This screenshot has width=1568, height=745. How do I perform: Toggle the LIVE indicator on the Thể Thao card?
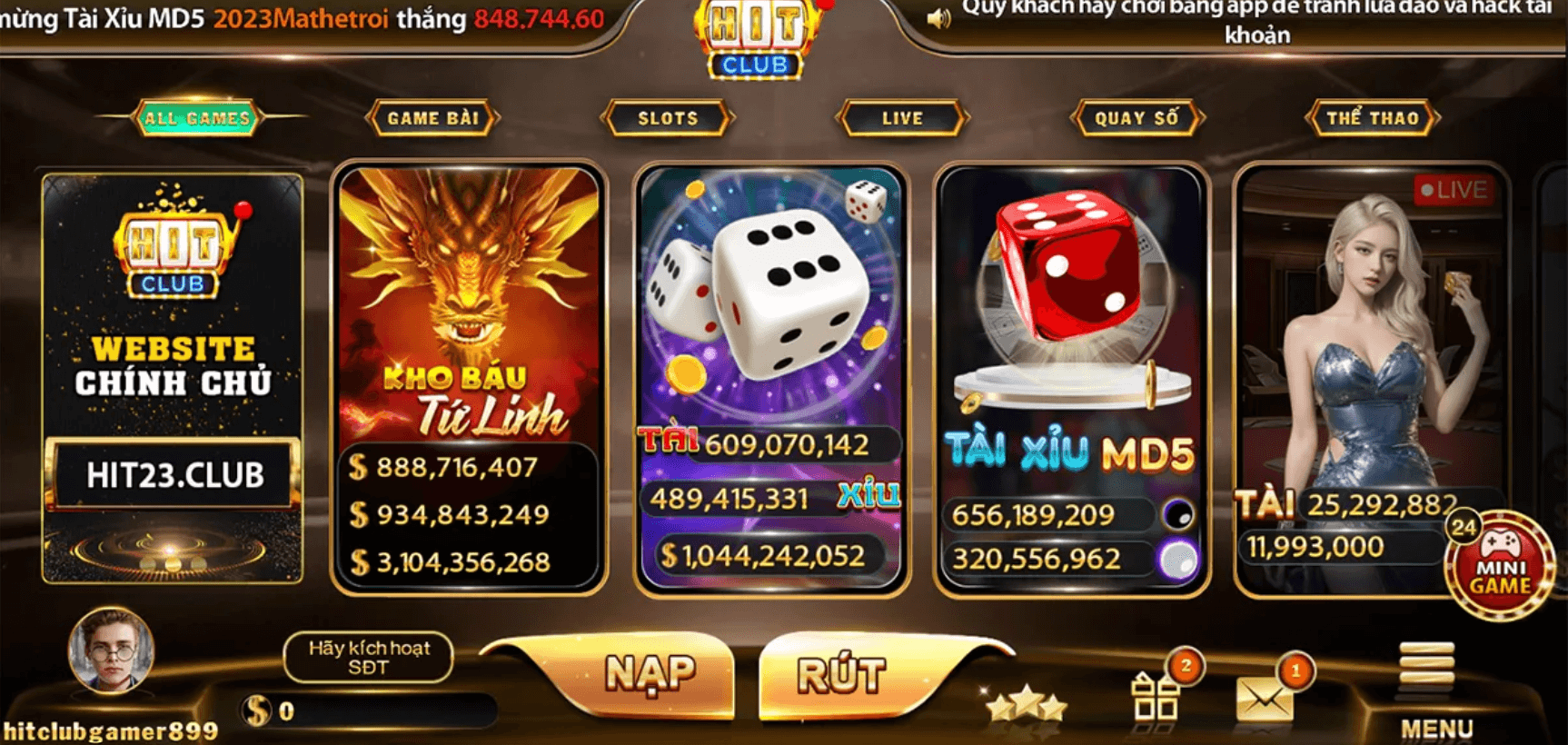coord(1452,189)
